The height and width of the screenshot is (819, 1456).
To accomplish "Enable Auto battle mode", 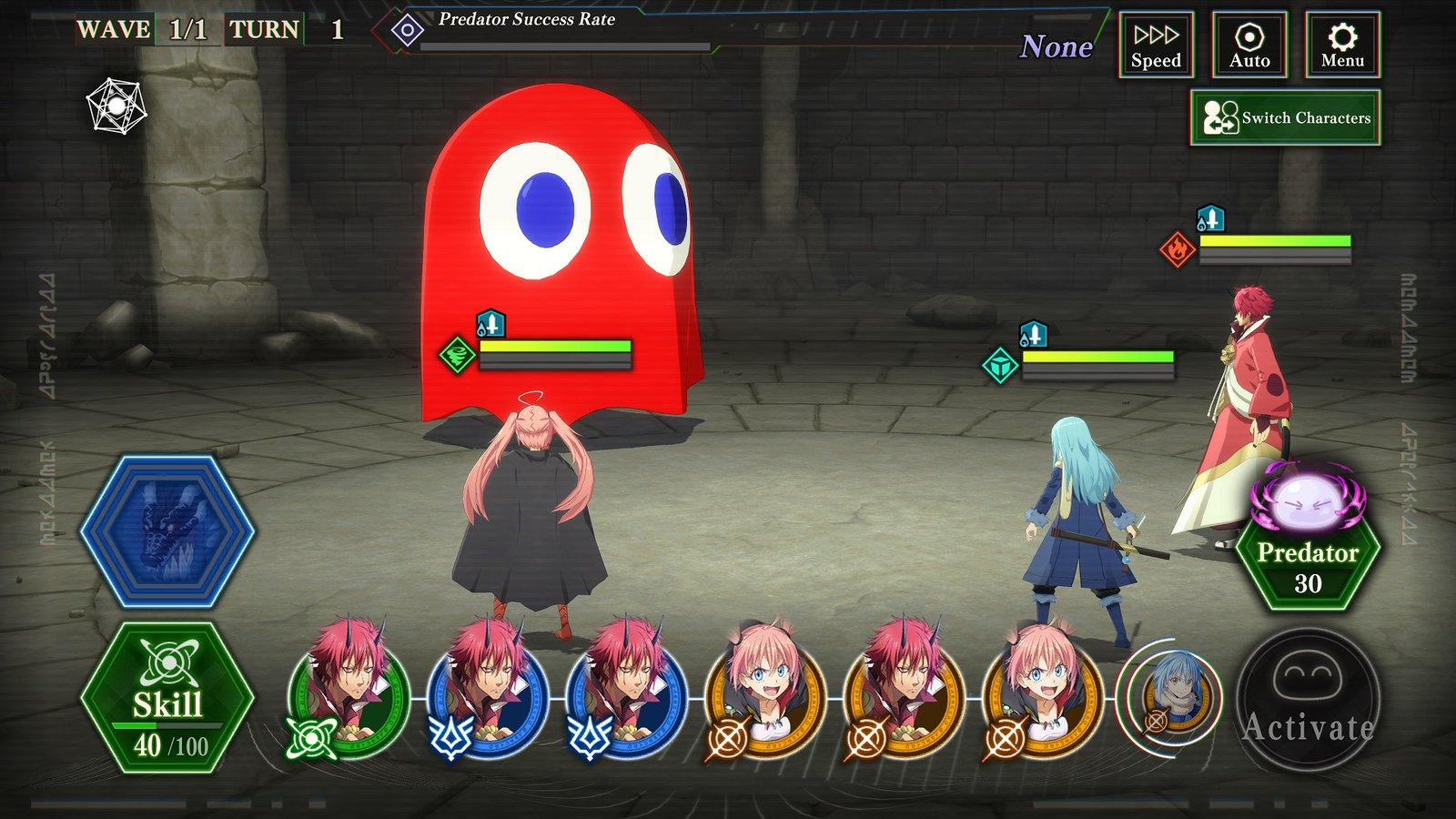I will (x=1249, y=45).
